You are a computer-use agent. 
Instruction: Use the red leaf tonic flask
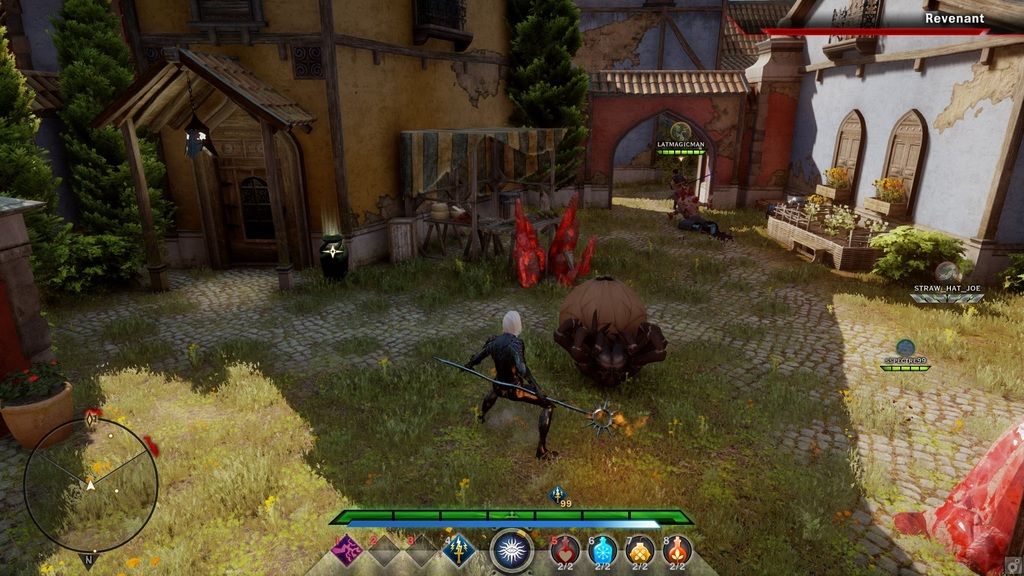pos(677,549)
